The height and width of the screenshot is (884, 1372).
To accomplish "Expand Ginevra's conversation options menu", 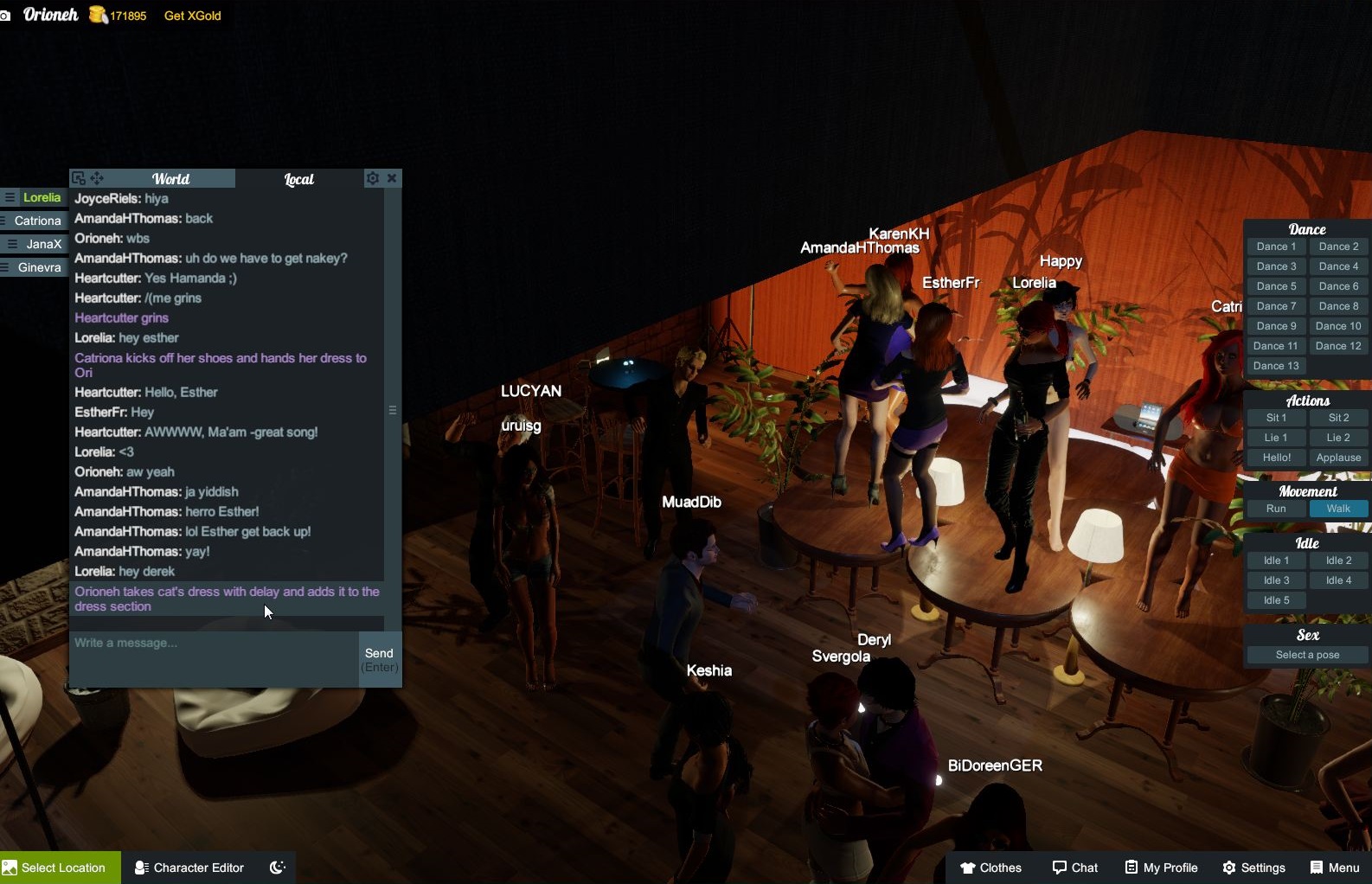I will pyautogui.click(x=4, y=266).
